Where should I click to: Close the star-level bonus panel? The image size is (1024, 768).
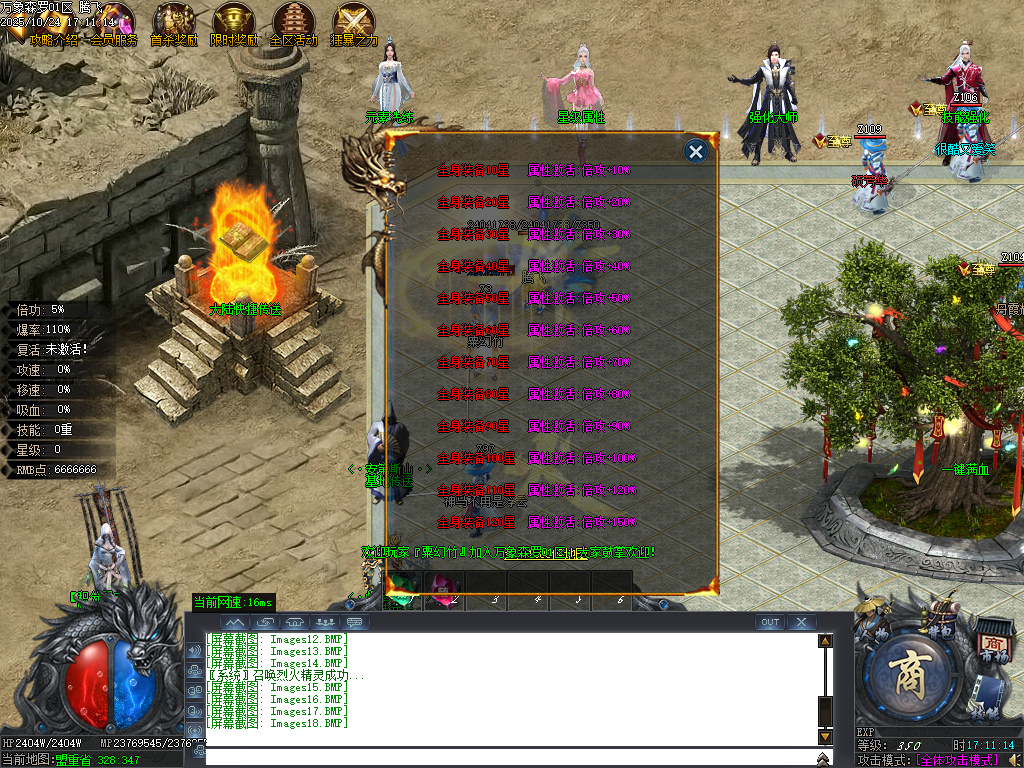point(696,151)
